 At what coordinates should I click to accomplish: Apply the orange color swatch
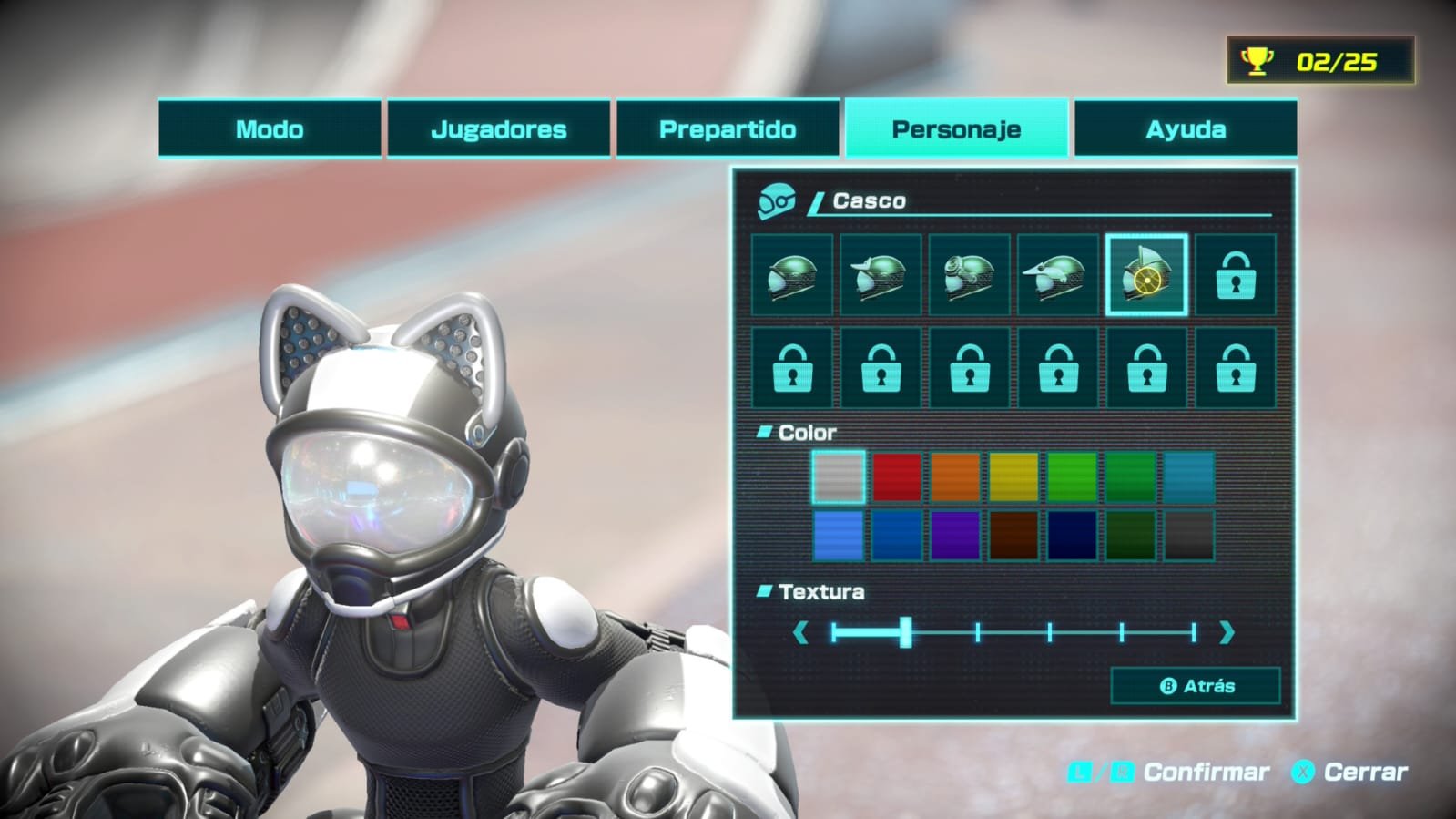click(x=955, y=477)
